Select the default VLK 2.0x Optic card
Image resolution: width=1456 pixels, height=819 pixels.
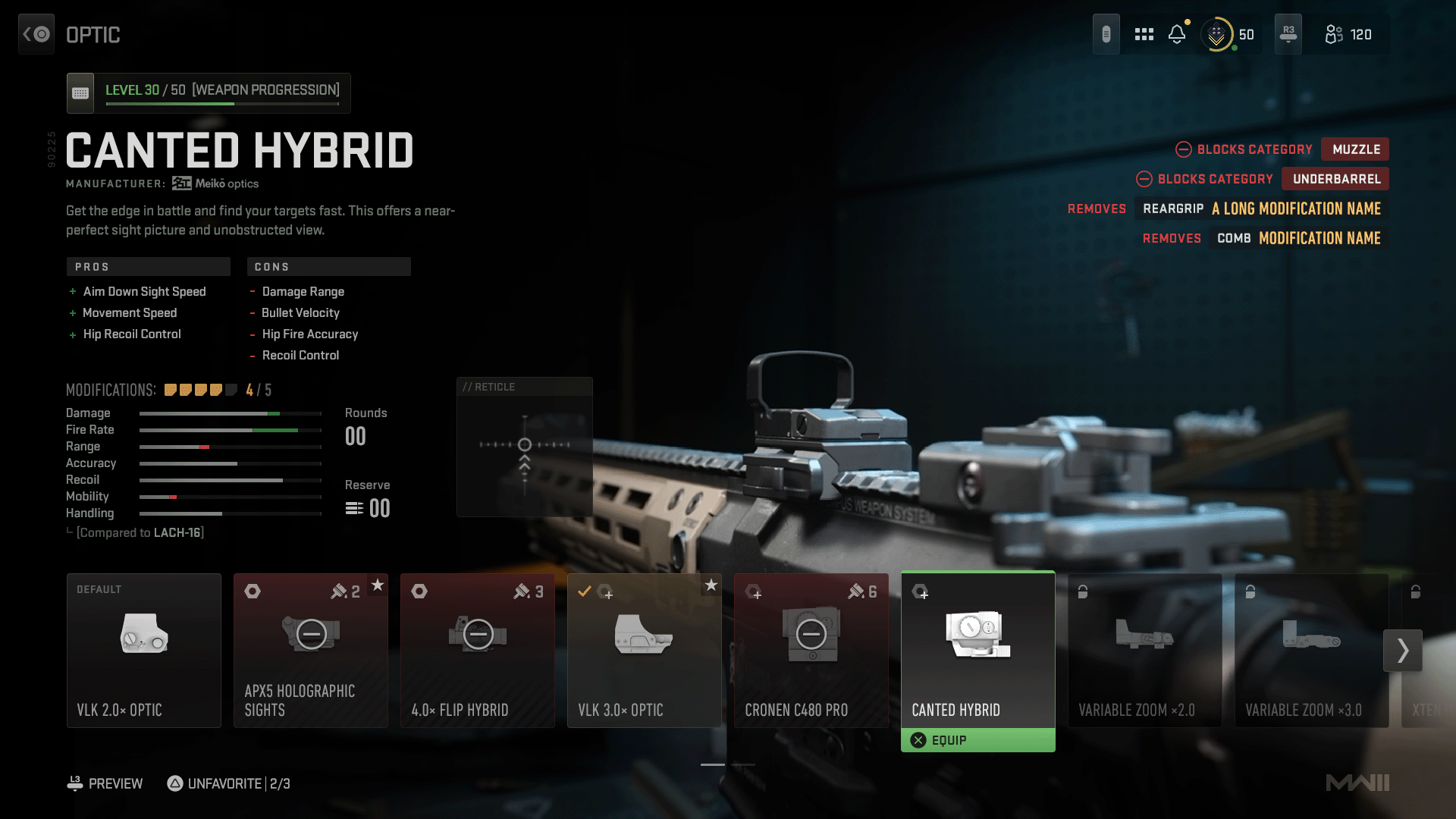point(144,650)
